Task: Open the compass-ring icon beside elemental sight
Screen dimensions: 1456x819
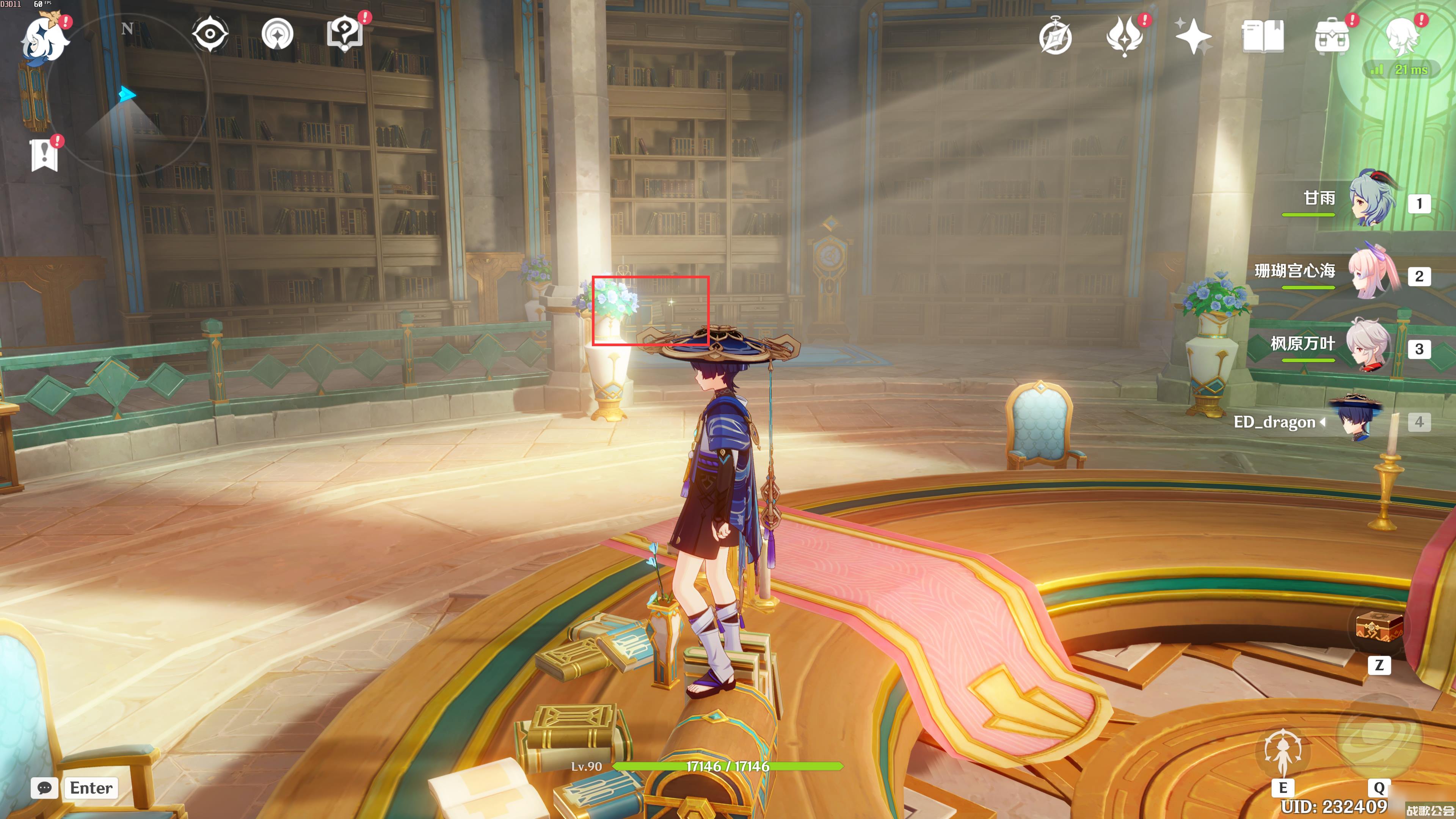Action: tap(278, 34)
